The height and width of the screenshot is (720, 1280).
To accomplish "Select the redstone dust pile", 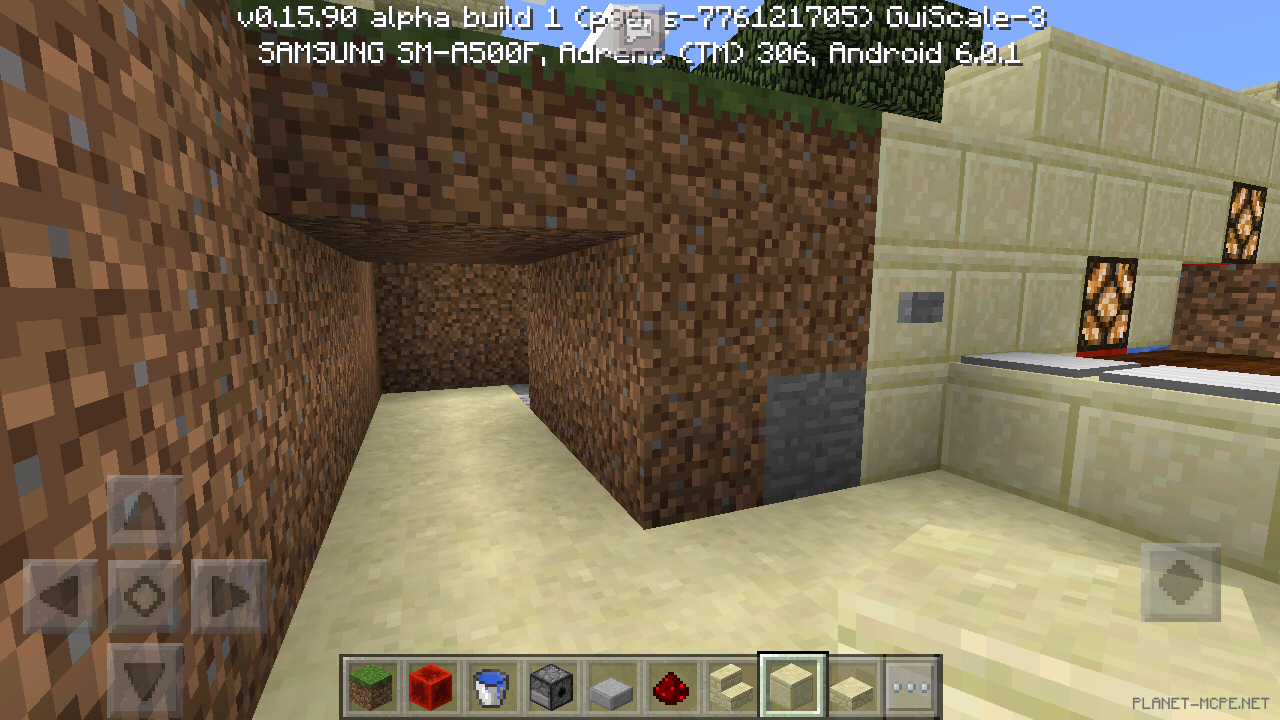I will 671,687.
